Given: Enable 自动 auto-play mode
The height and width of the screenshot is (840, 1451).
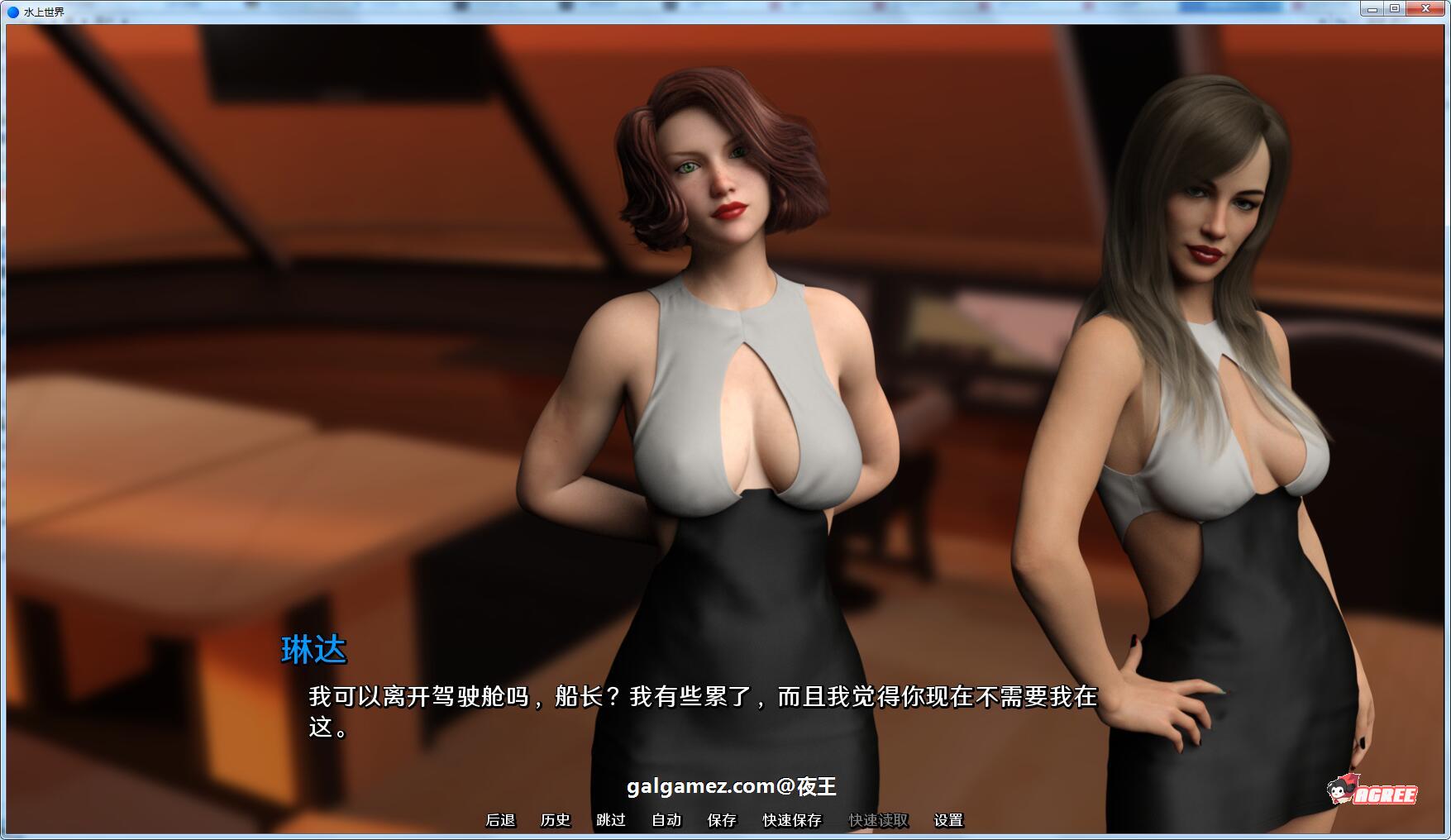Looking at the screenshot, I should [665, 820].
